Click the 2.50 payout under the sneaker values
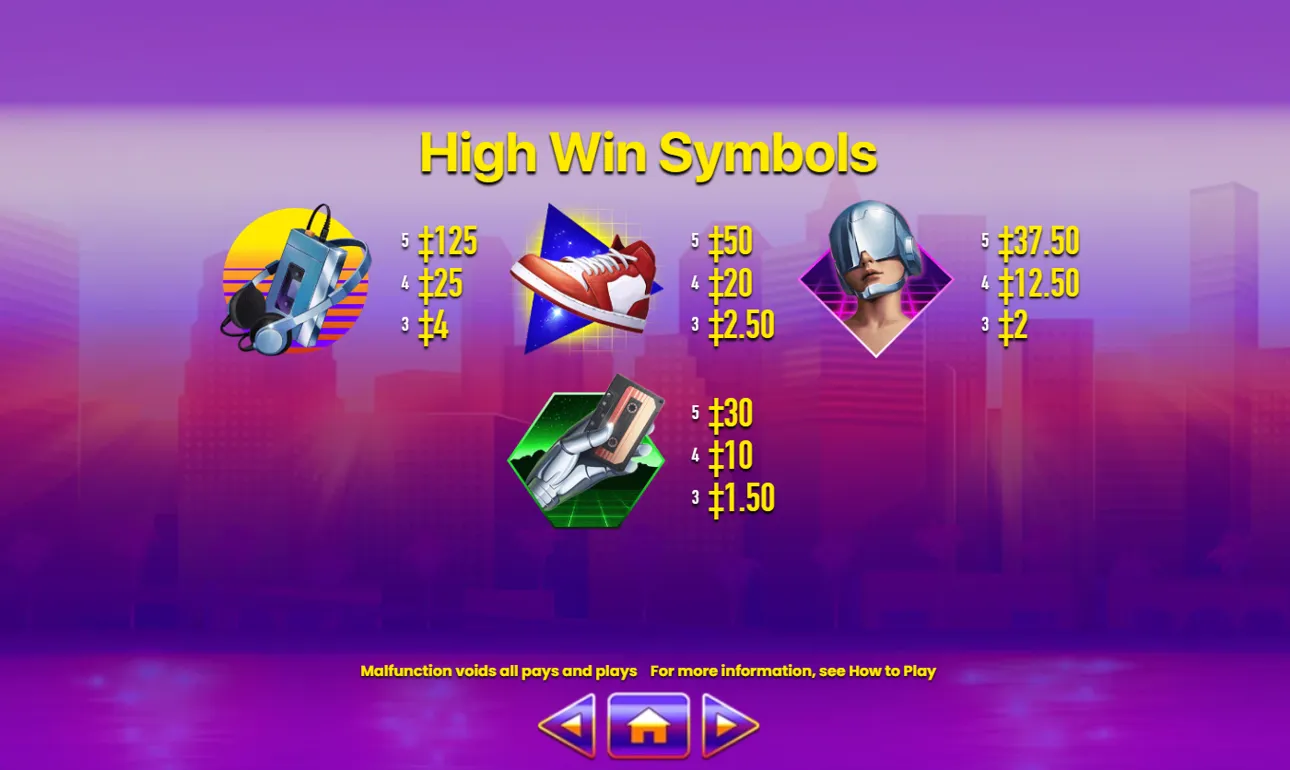 [x=740, y=323]
